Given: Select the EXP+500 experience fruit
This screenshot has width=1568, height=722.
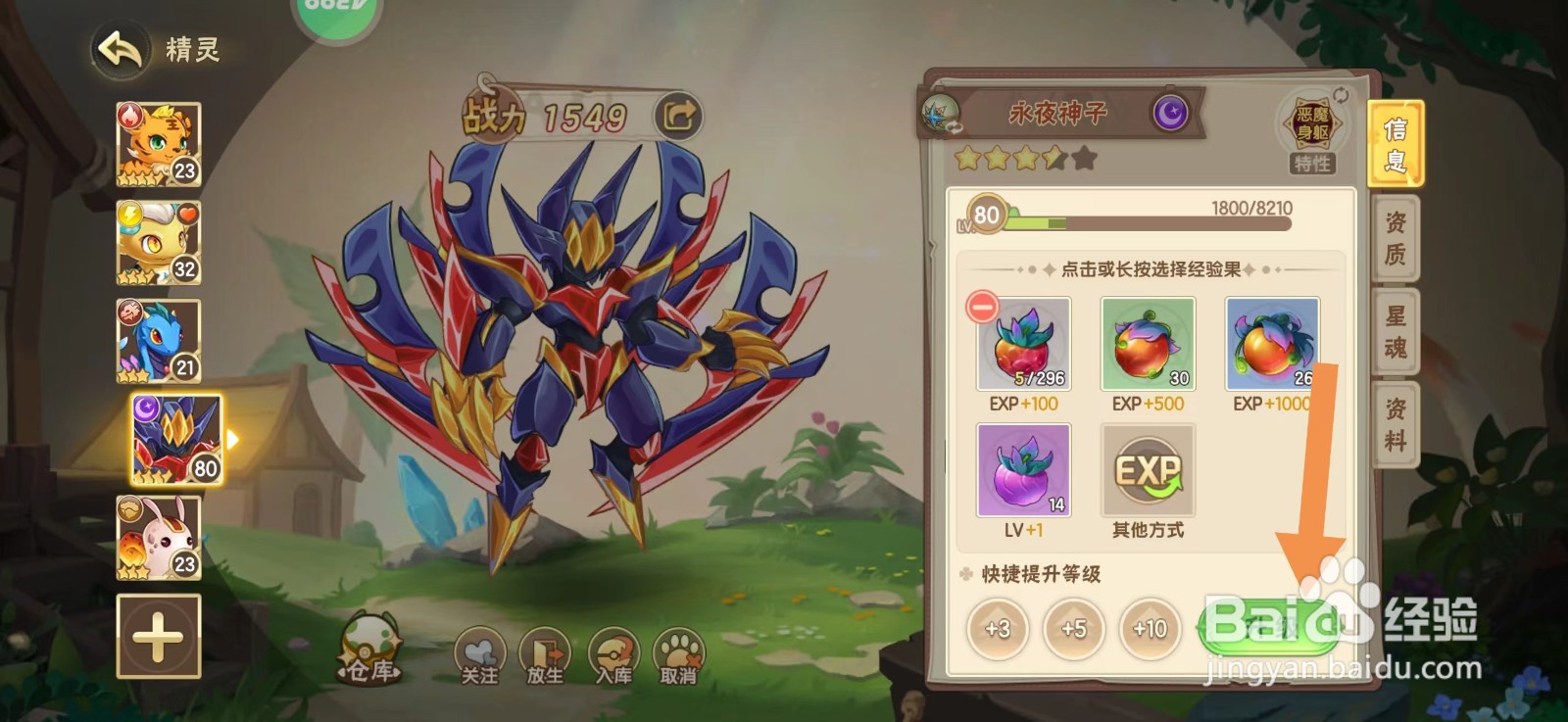Looking at the screenshot, I should (x=1147, y=345).
